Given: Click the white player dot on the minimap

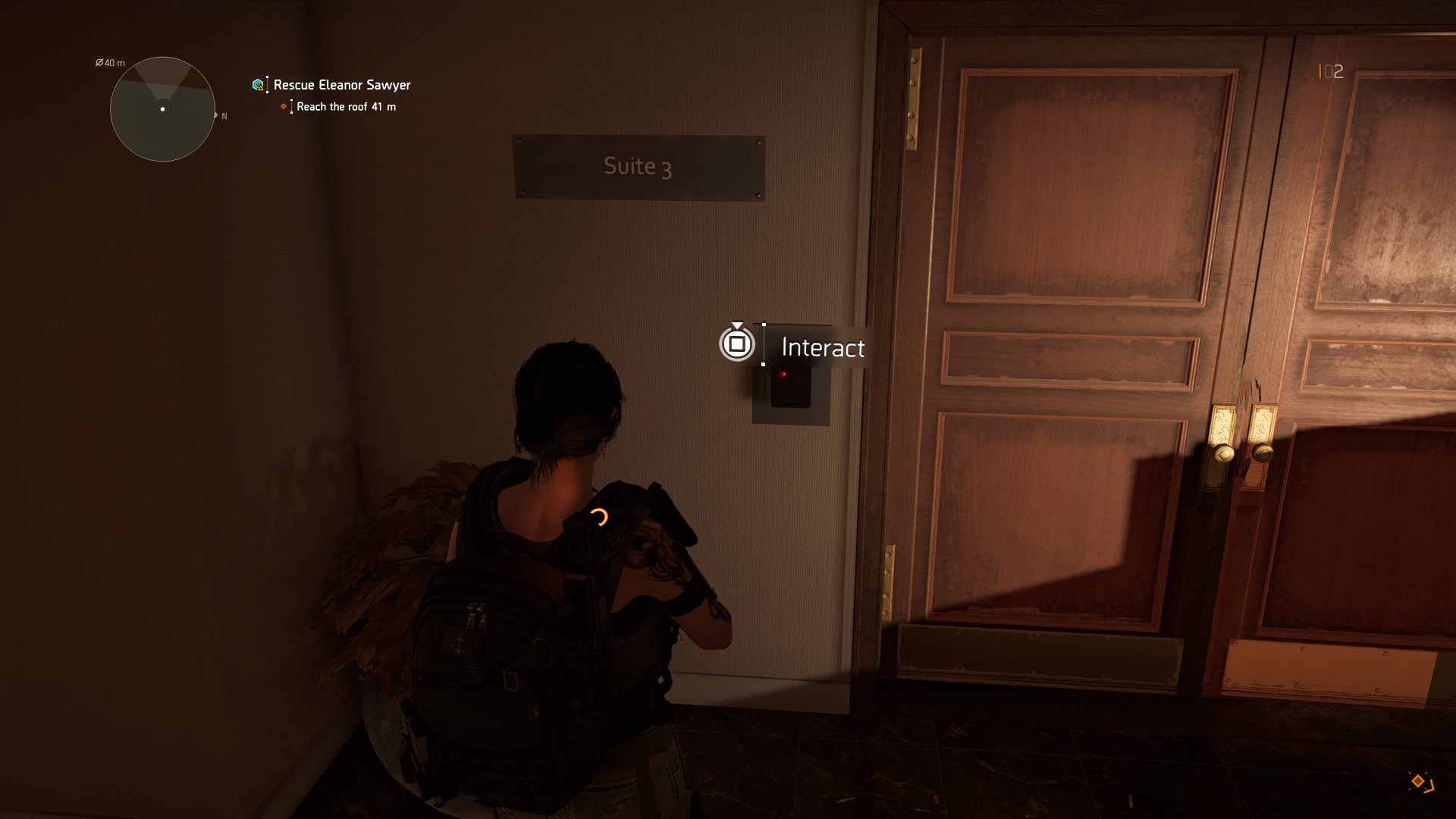Looking at the screenshot, I should [162, 110].
